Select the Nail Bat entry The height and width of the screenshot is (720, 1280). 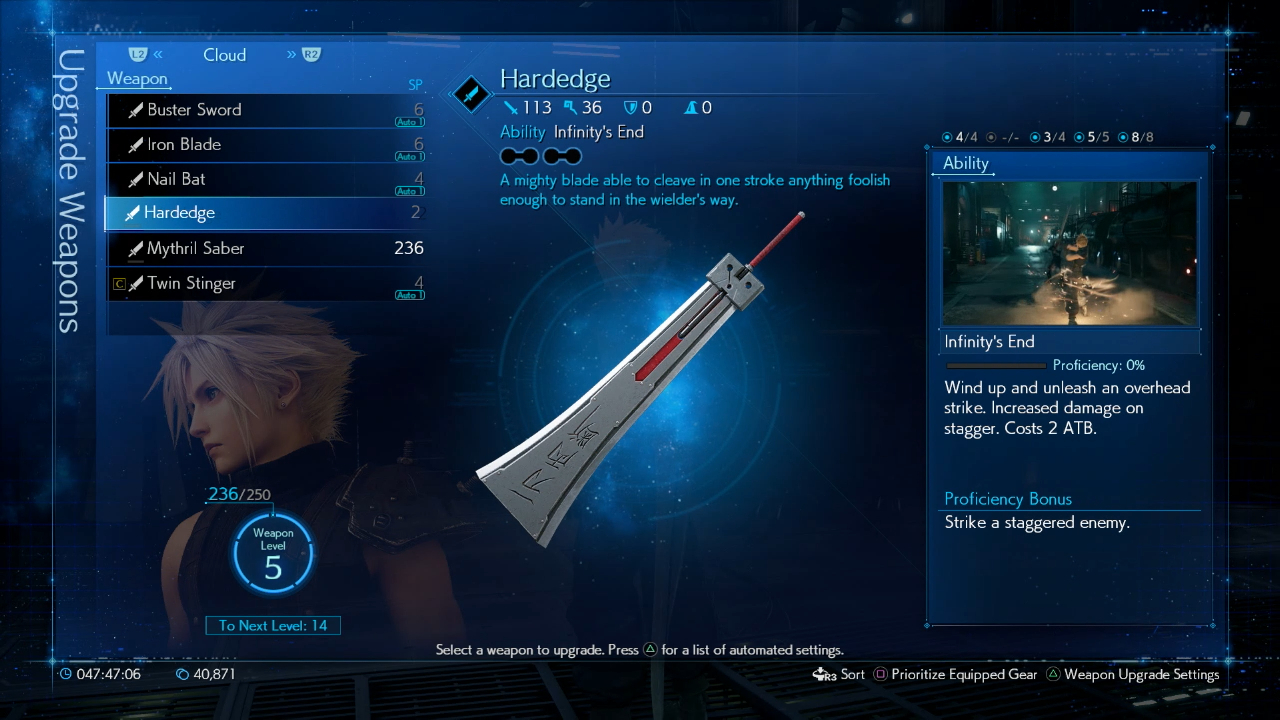click(265, 180)
